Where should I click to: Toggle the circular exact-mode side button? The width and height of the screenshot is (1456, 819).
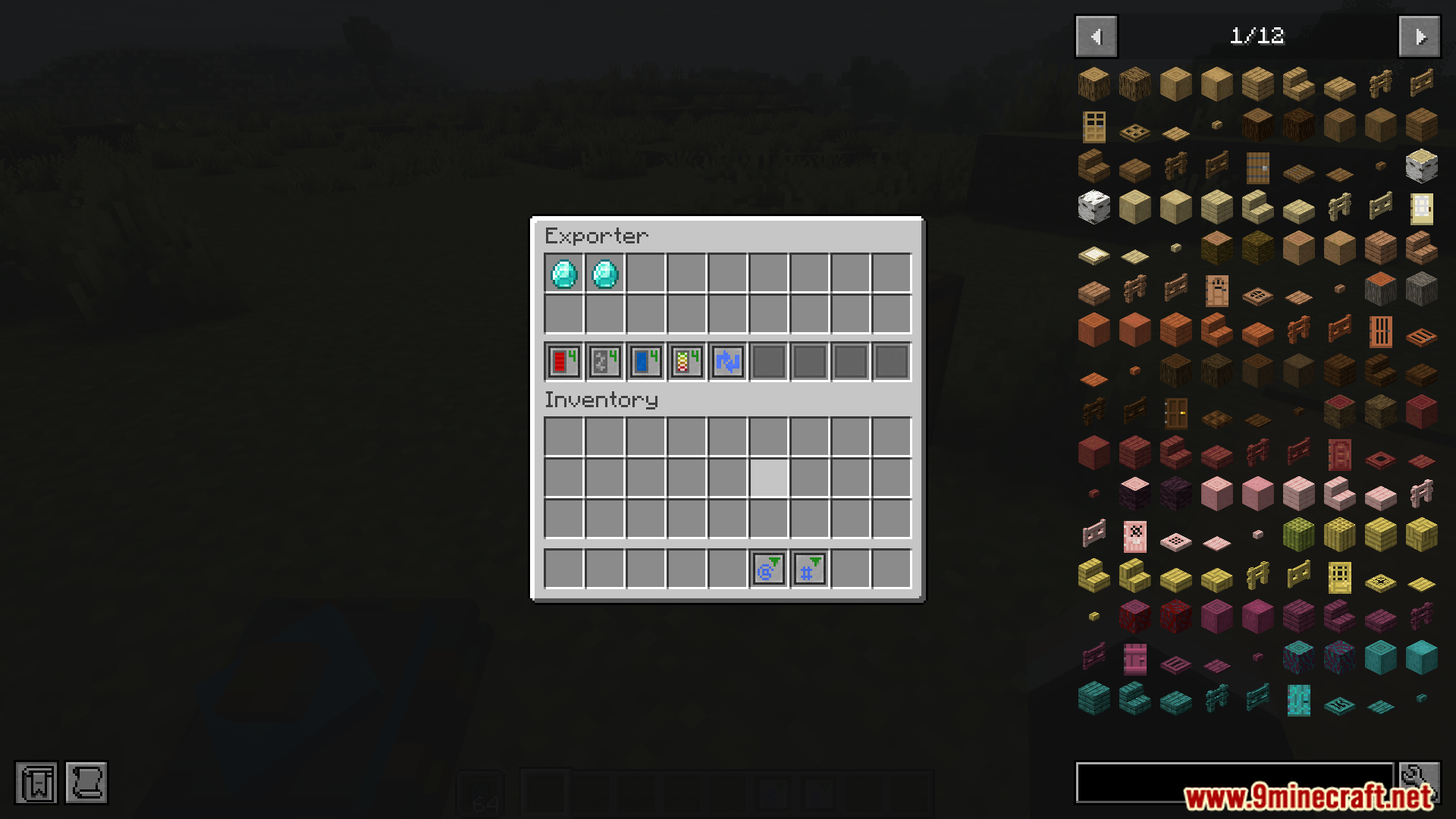[767, 569]
